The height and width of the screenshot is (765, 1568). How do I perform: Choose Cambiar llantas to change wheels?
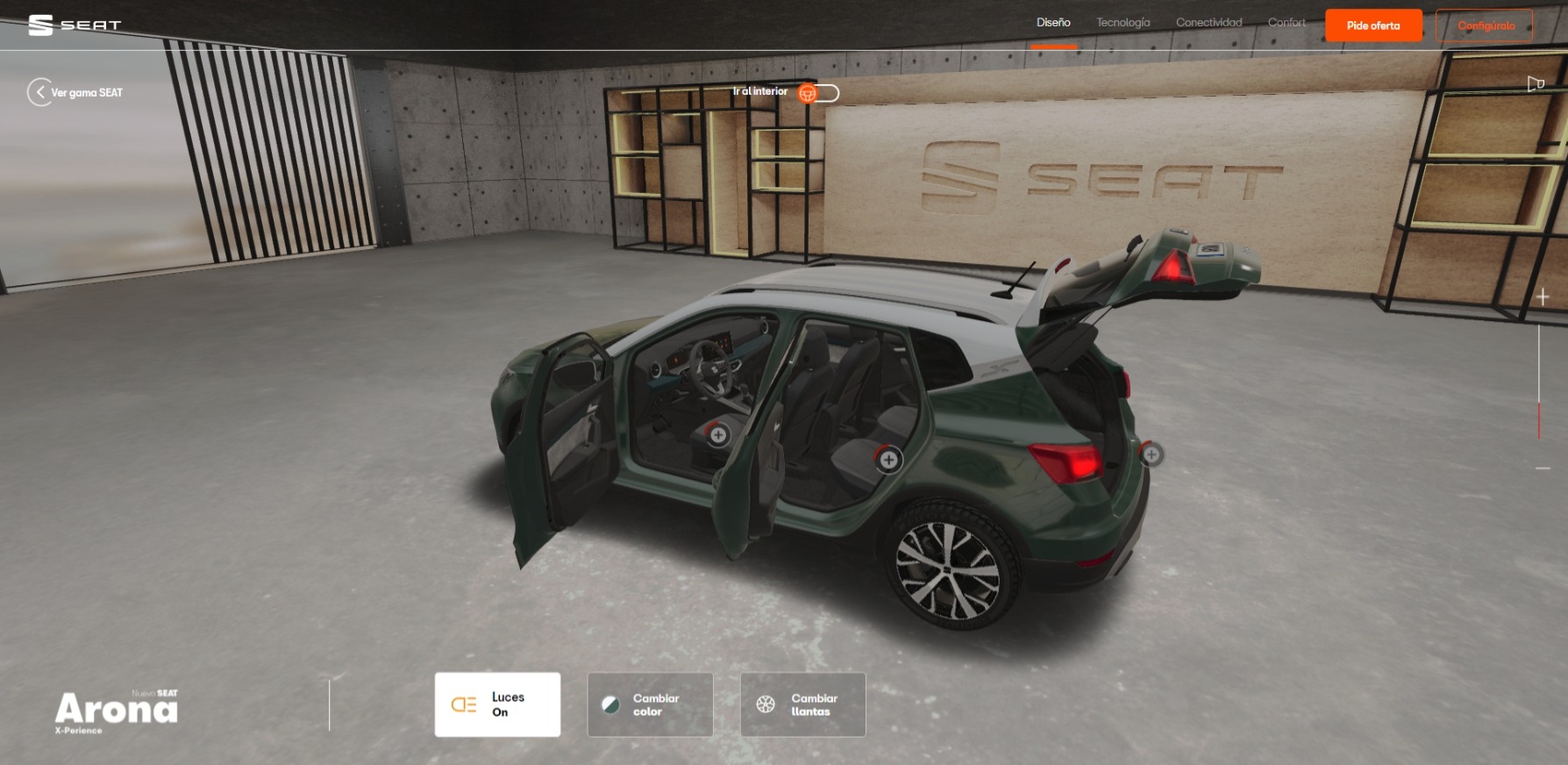pyautogui.click(x=802, y=704)
